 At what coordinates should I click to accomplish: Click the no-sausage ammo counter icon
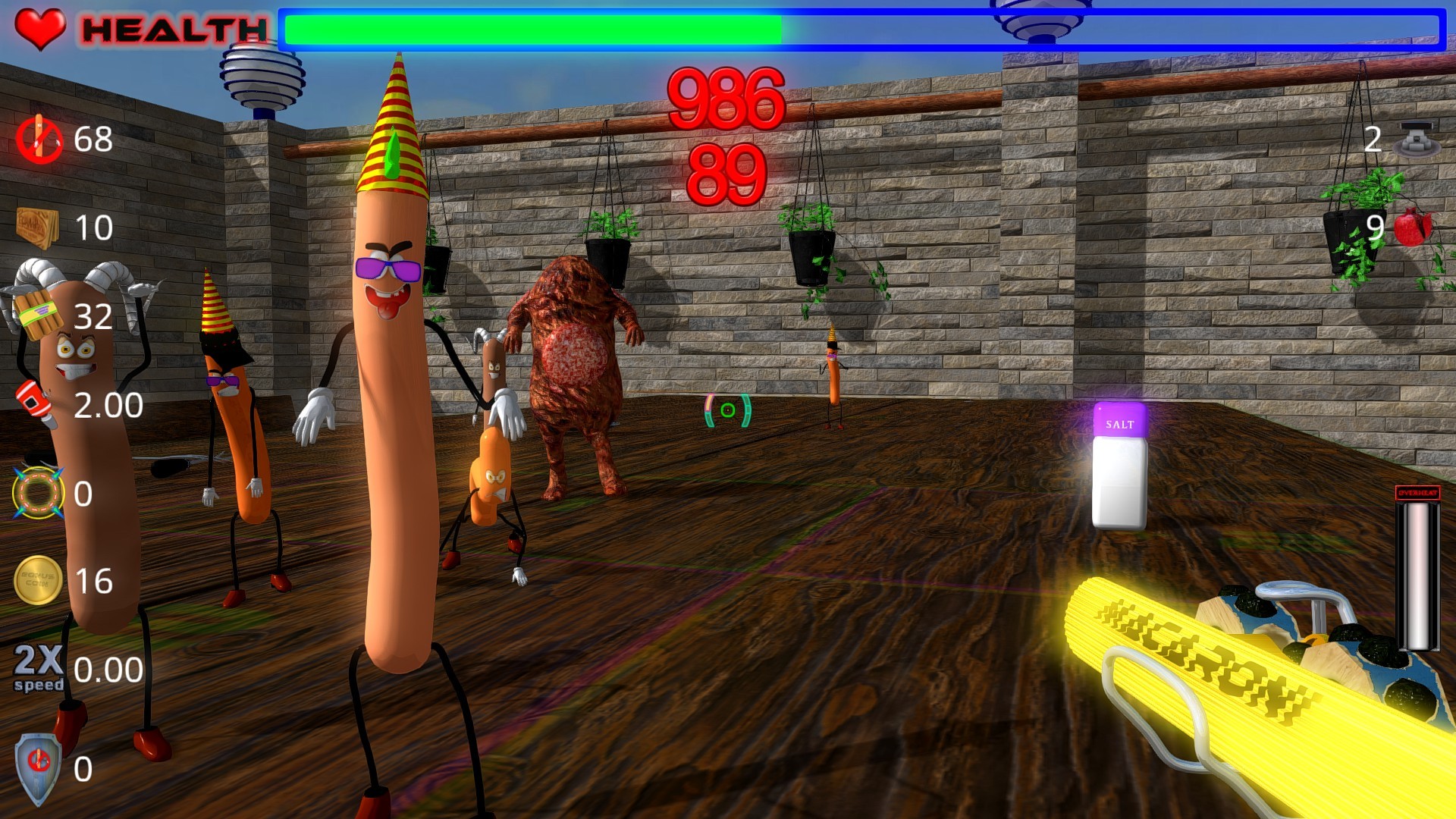point(39,140)
